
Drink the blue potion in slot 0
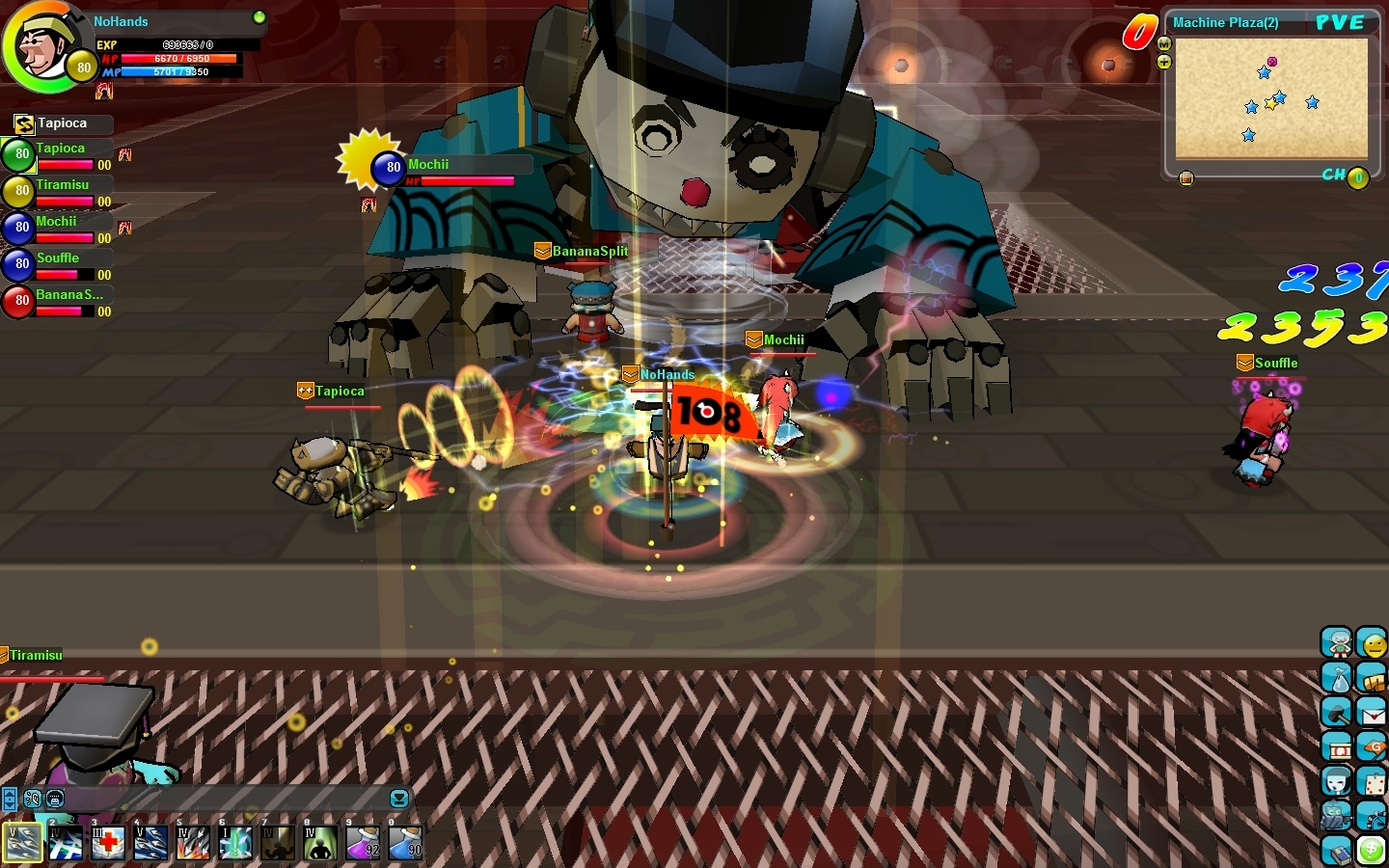click(x=405, y=843)
